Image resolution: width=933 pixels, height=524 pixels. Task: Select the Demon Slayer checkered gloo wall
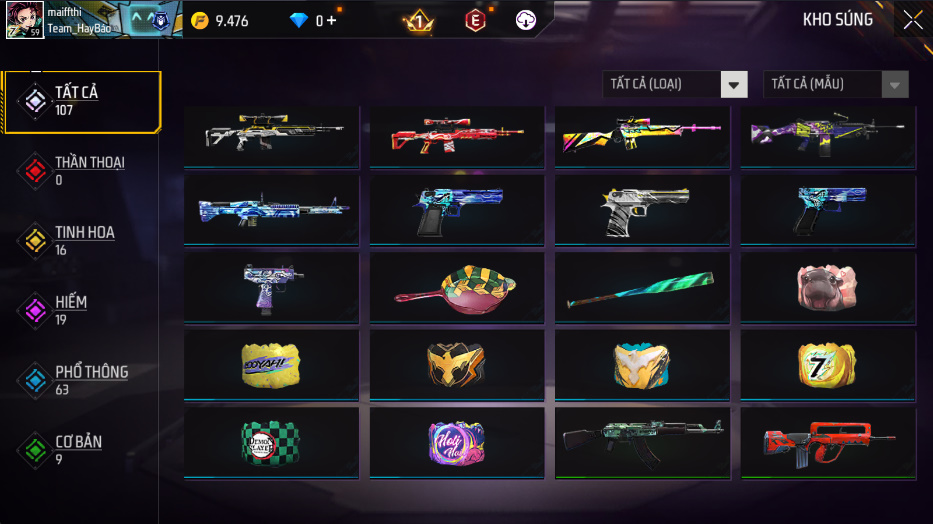tap(271, 442)
